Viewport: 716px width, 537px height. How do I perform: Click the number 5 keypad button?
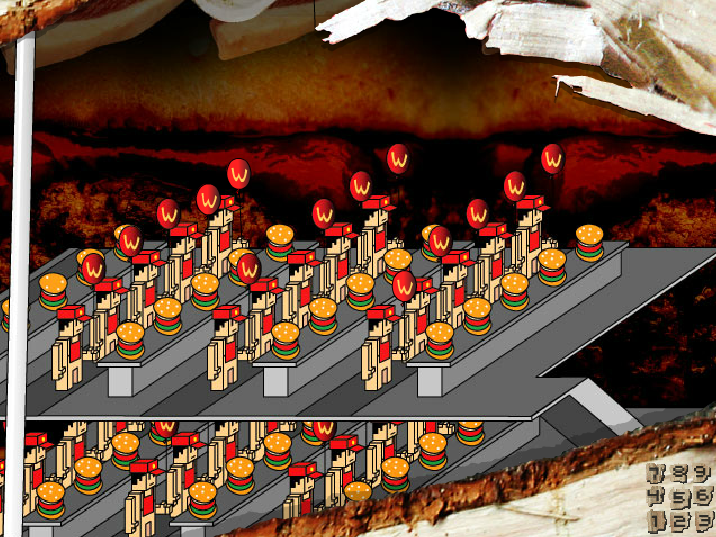click(x=680, y=497)
